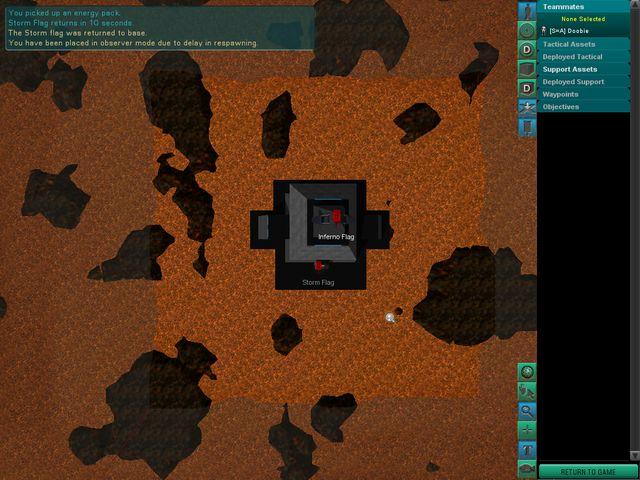This screenshot has width=640, height=480.
Task: Click the Inferno Flag map marker
Action: click(337, 217)
